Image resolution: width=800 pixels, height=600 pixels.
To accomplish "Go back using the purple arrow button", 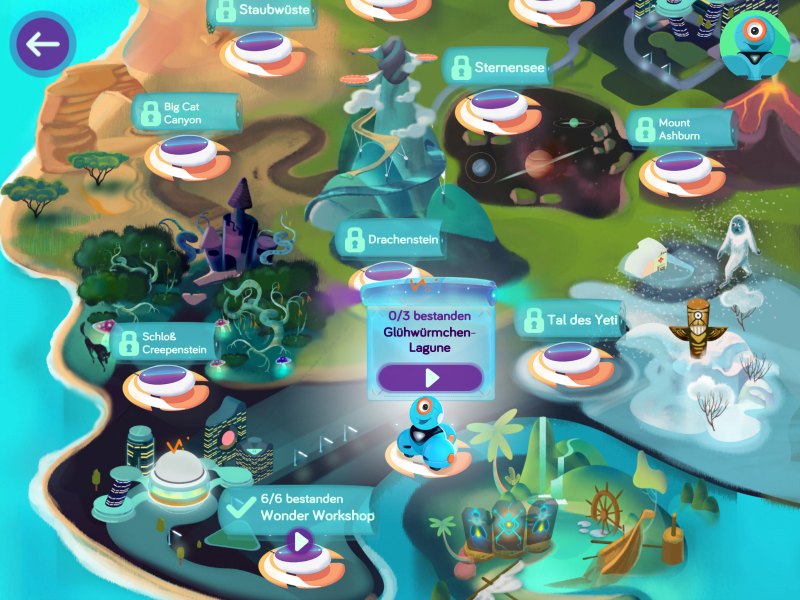I will (42, 44).
